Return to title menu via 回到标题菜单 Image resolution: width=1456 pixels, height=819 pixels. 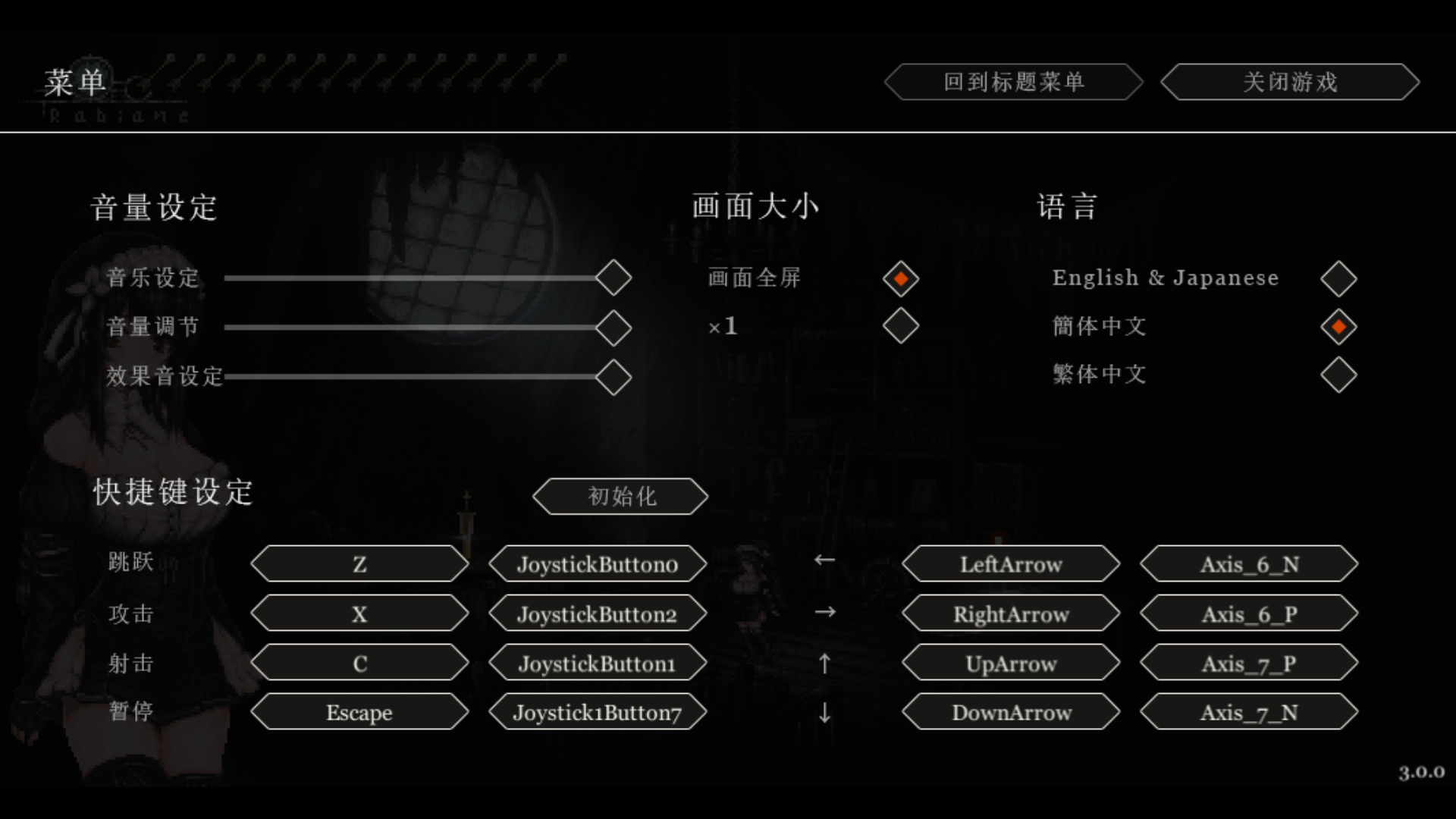(1013, 82)
